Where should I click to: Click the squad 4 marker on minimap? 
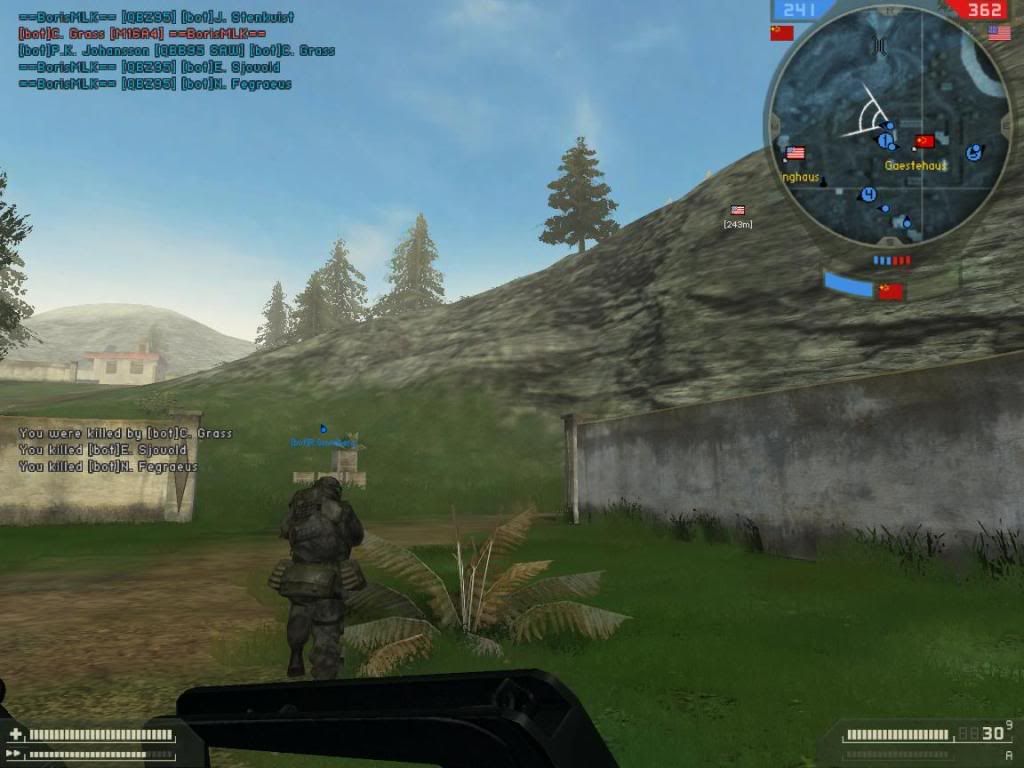pos(868,194)
